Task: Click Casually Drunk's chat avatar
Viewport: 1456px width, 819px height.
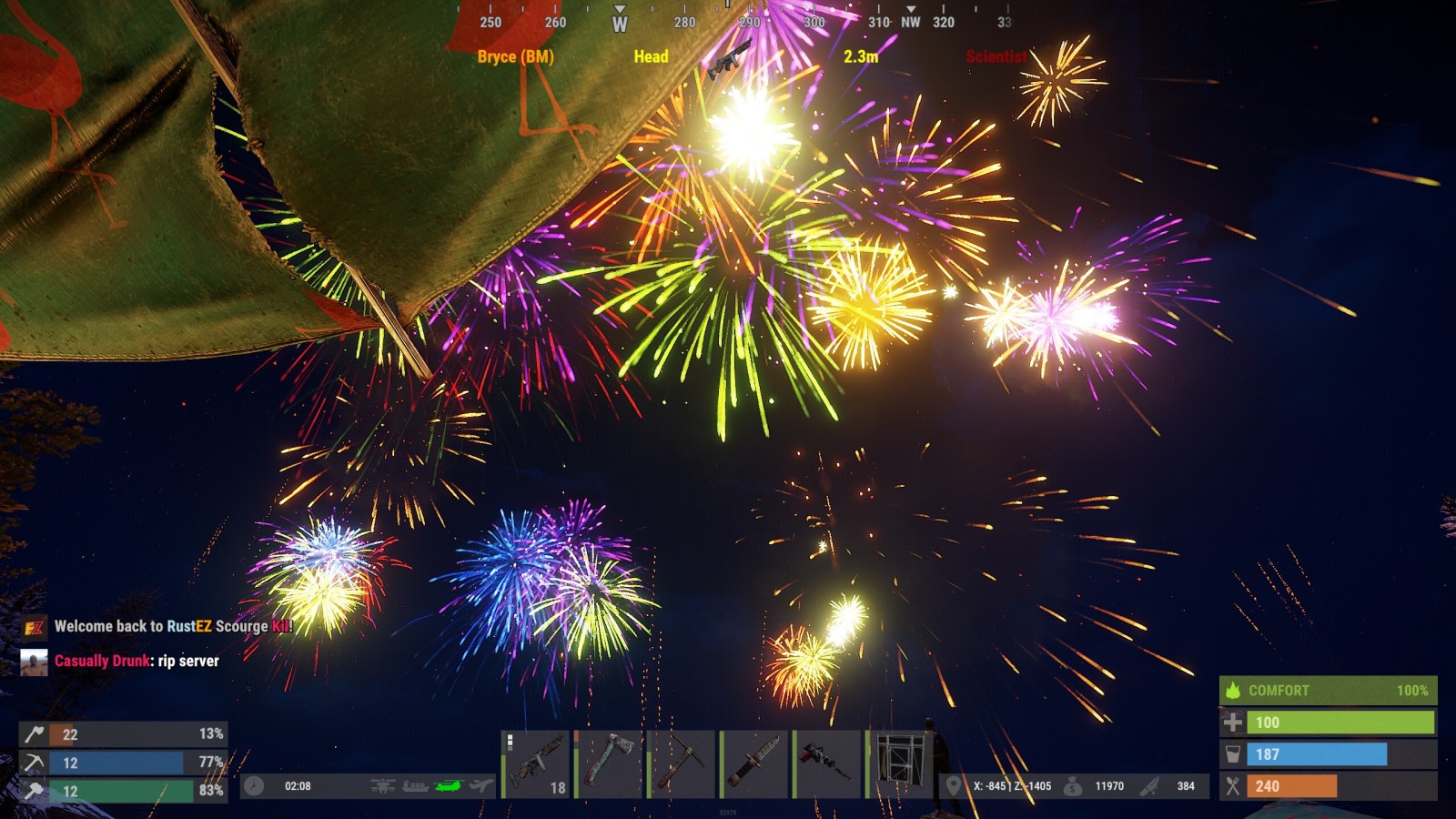Action: [34, 662]
